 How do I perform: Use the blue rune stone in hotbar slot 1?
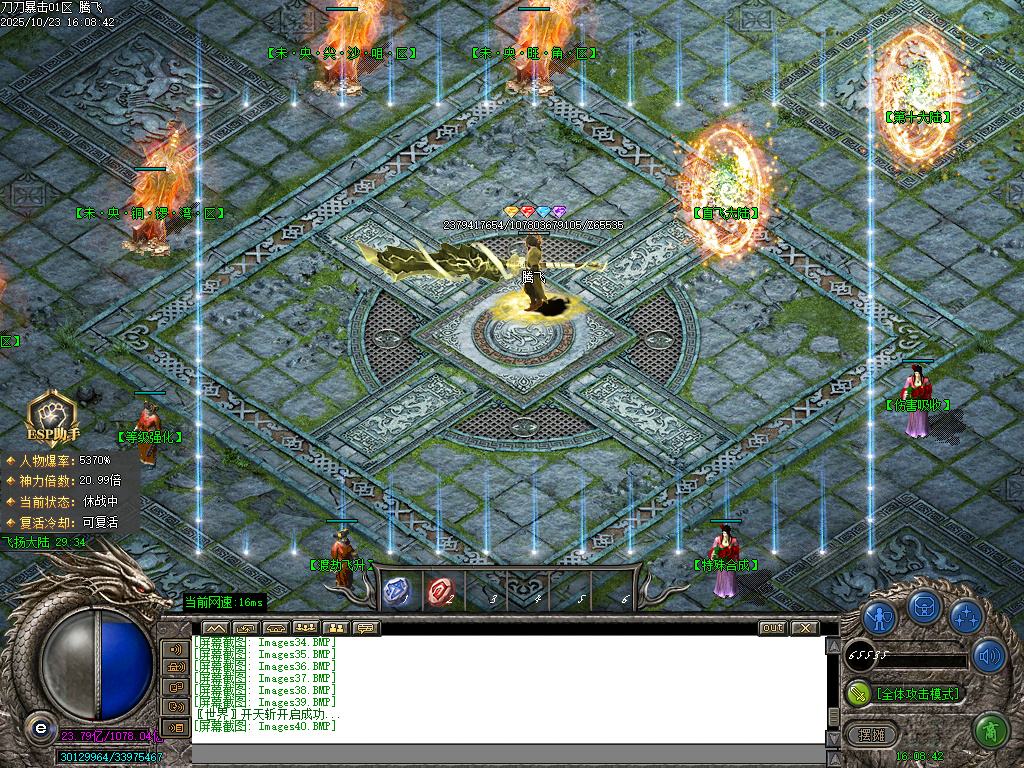coord(398,592)
